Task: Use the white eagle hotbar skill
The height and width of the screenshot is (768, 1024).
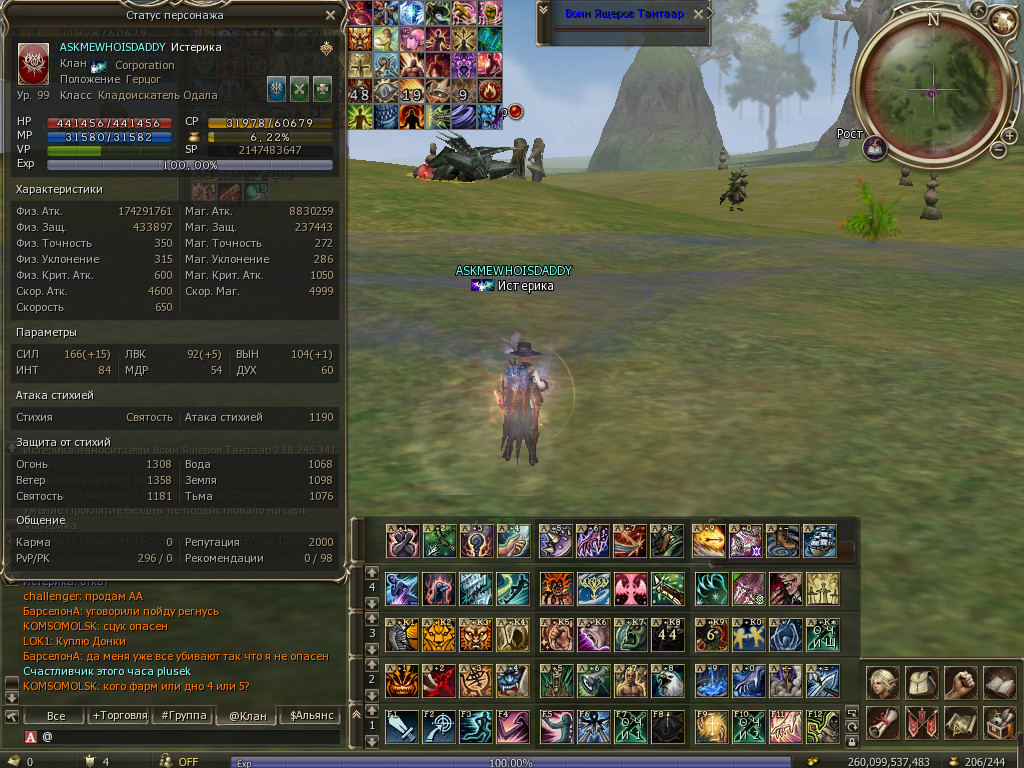Action: click(668, 681)
